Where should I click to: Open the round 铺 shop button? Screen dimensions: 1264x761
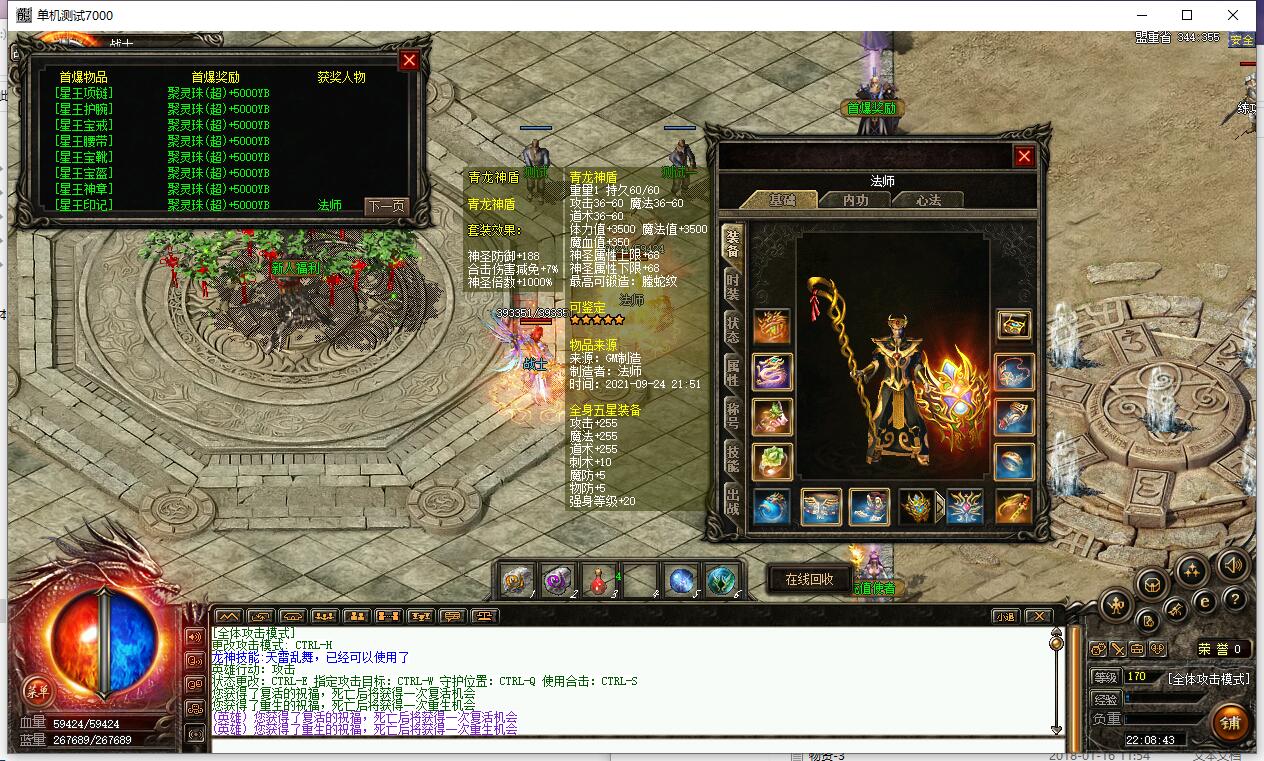(1231, 723)
